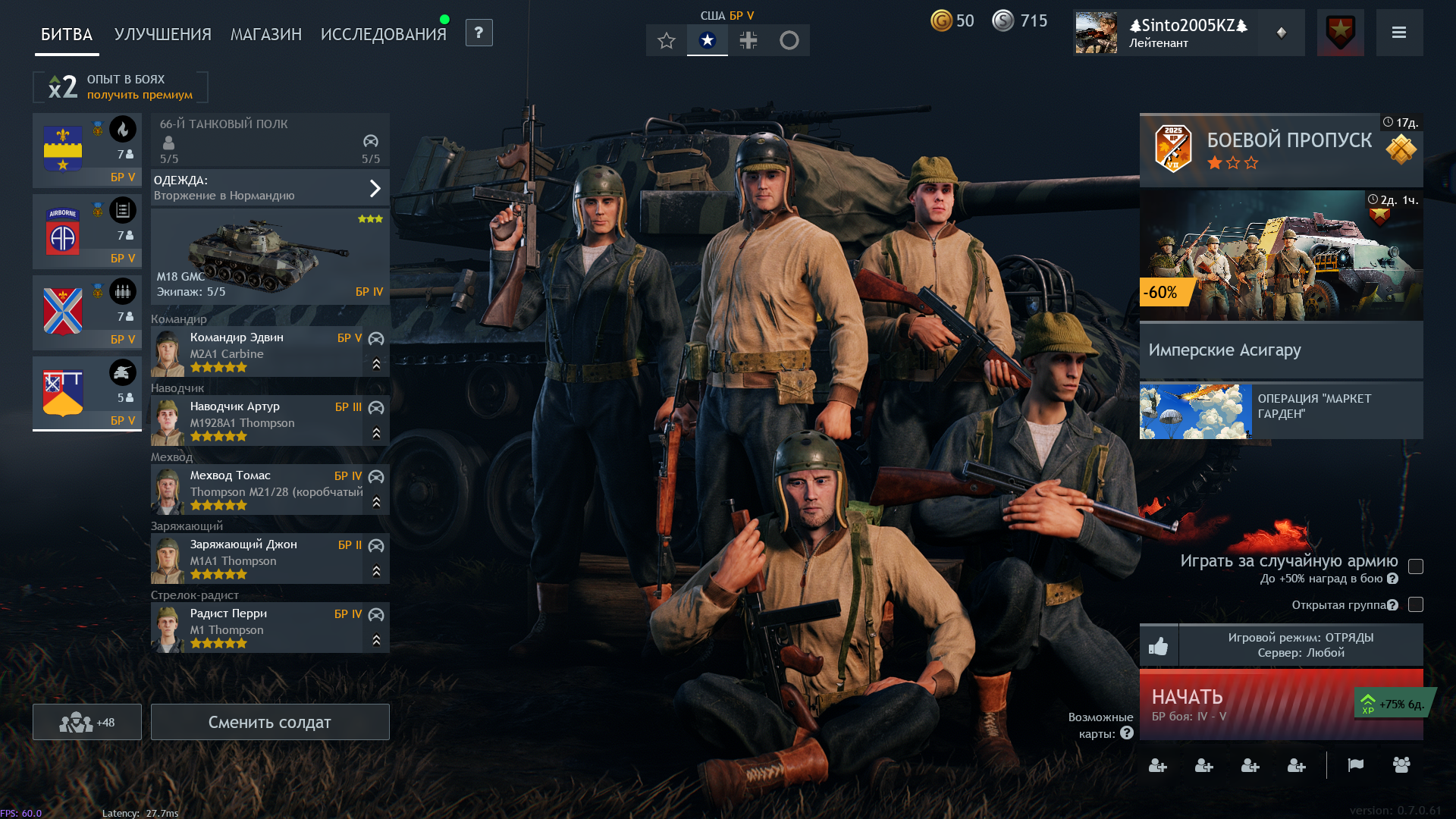This screenshot has width=1456, height=819.
Task: Click получить премиум link
Action: (x=140, y=95)
